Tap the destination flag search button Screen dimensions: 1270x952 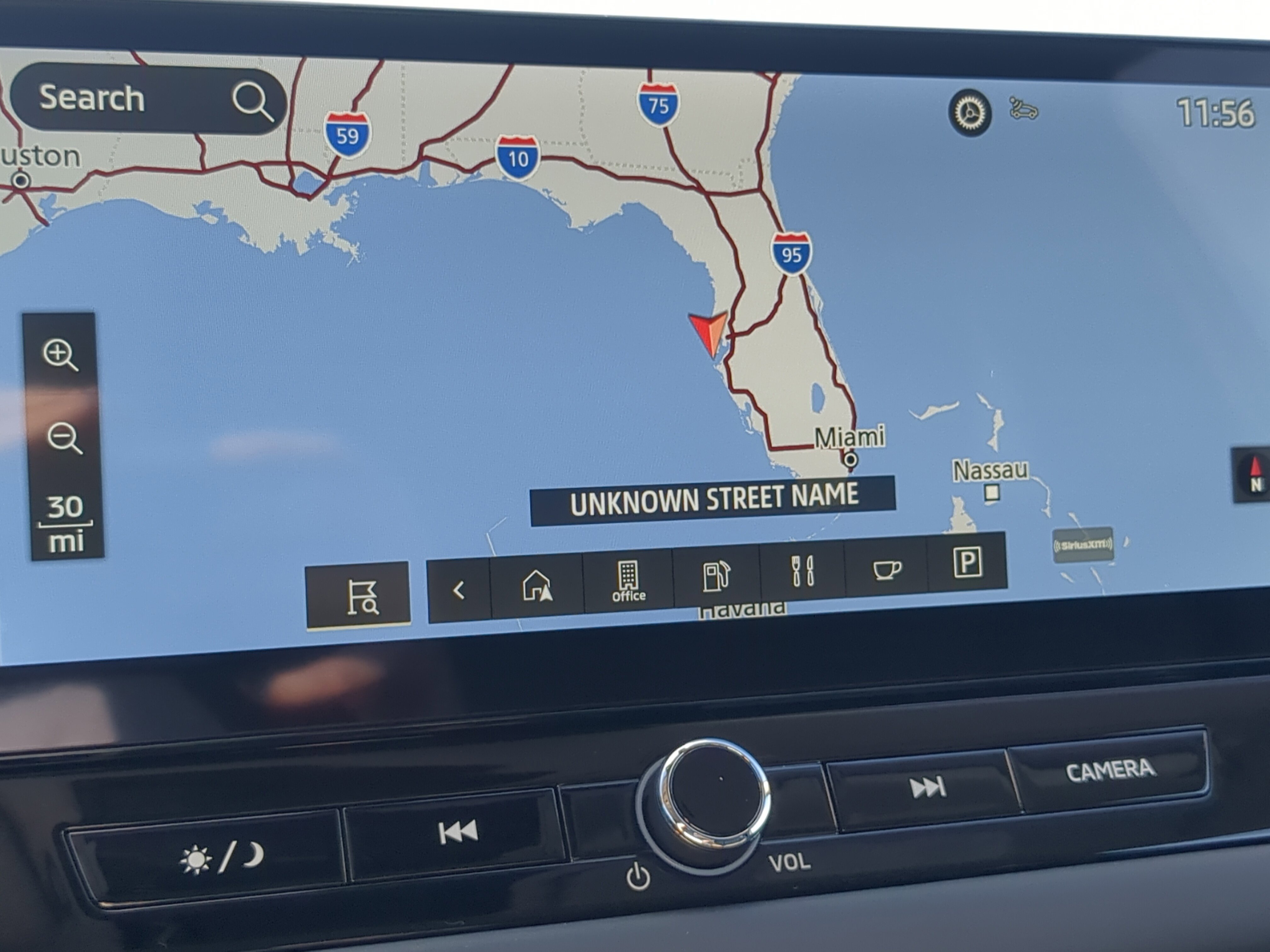[x=359, y=594]
